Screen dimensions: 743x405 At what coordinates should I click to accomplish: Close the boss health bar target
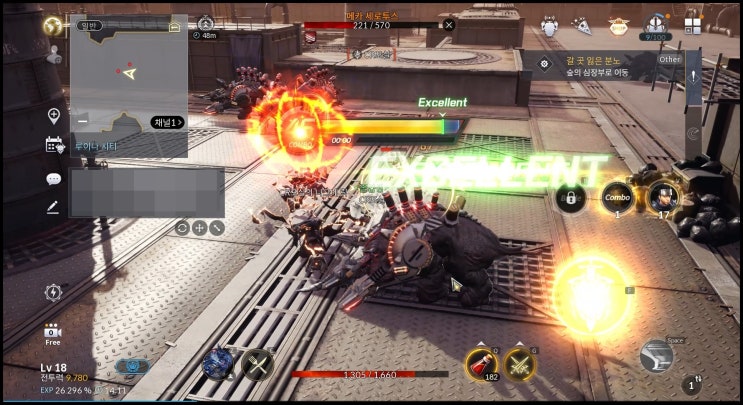(449, 24)
